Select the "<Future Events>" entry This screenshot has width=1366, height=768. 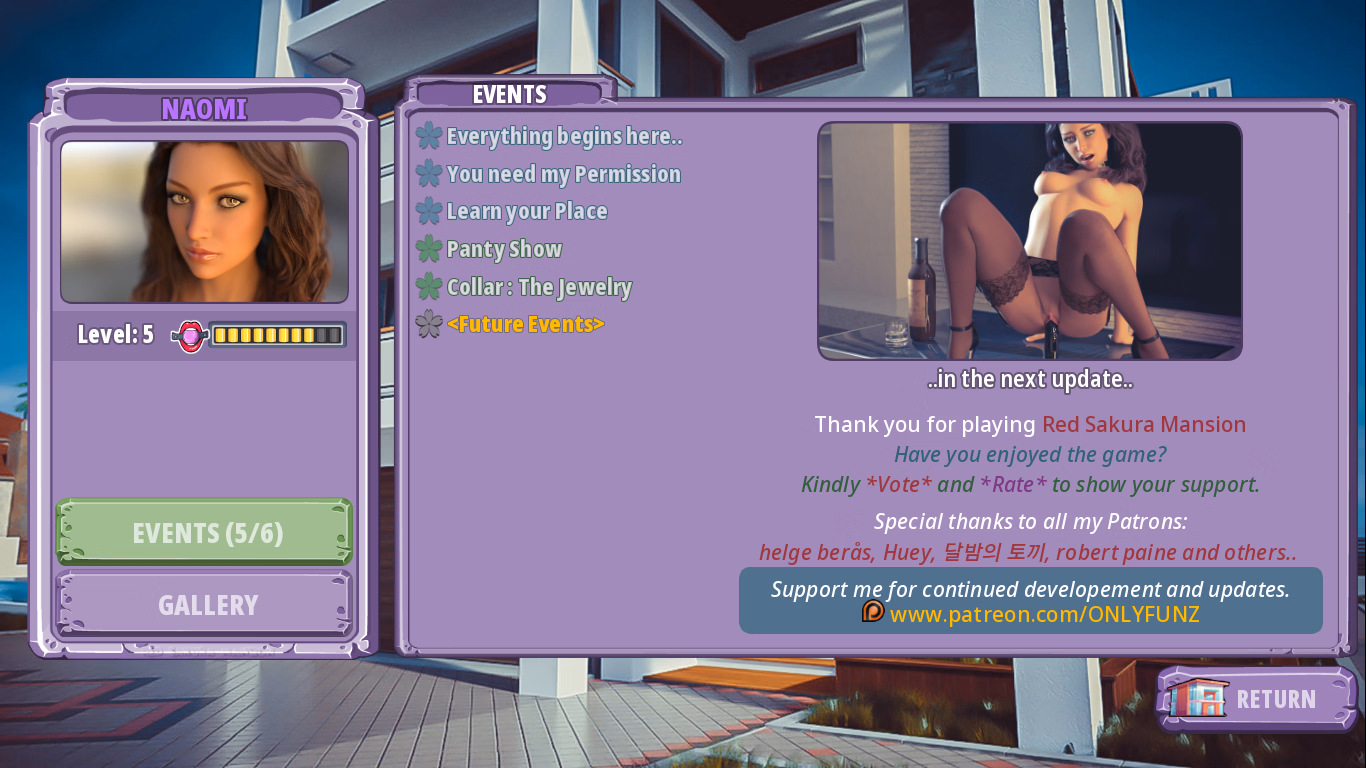coord(527,324)
